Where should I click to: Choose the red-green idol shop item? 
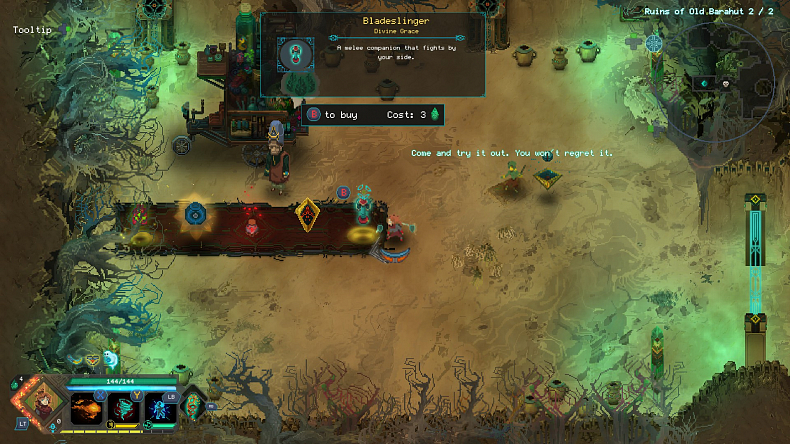tap(139, 215)
